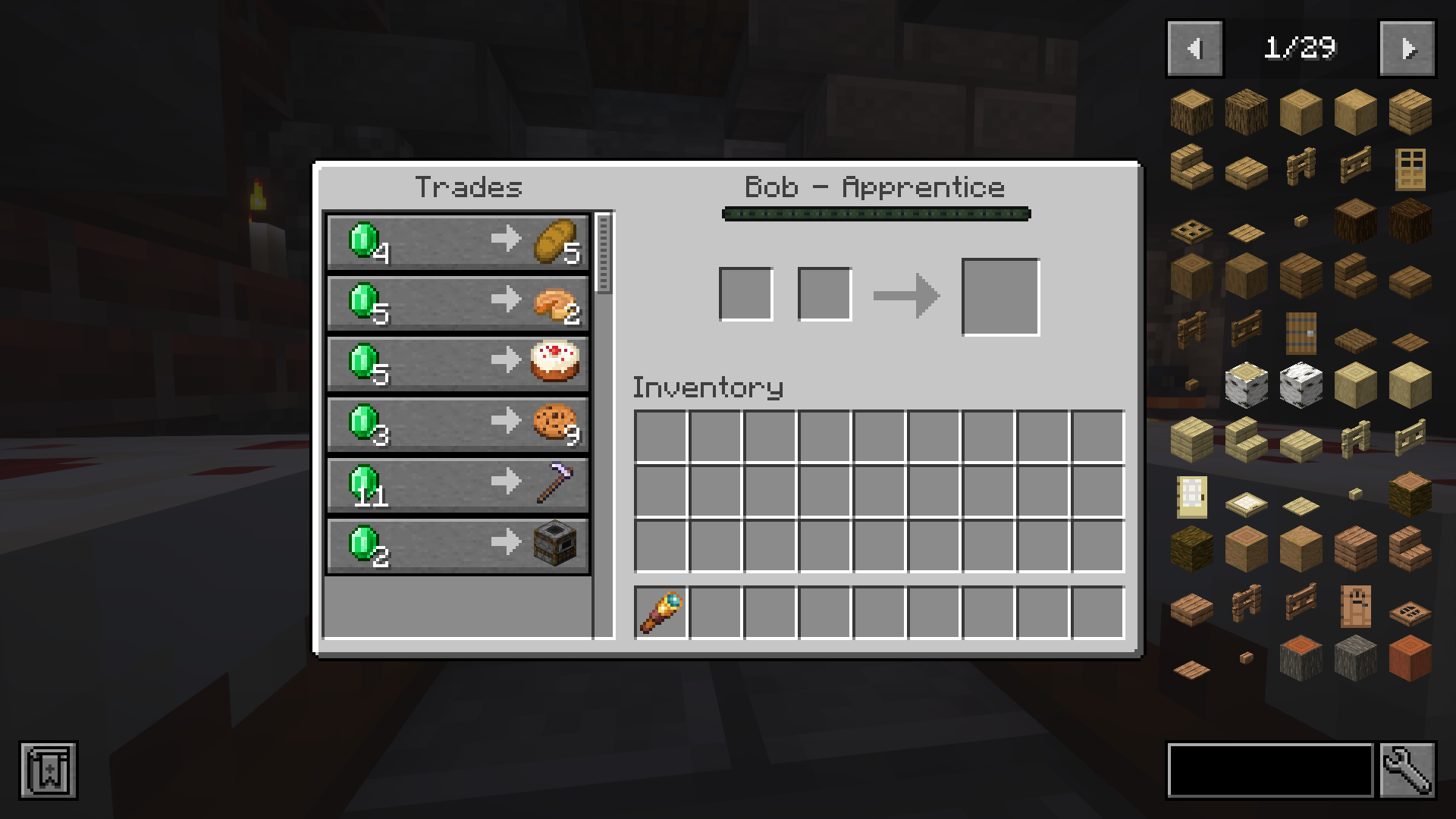The image size is (1456, 819).
Task: Click the oak log icon at the top-left of the item panel
Action: click(1191, 112)
